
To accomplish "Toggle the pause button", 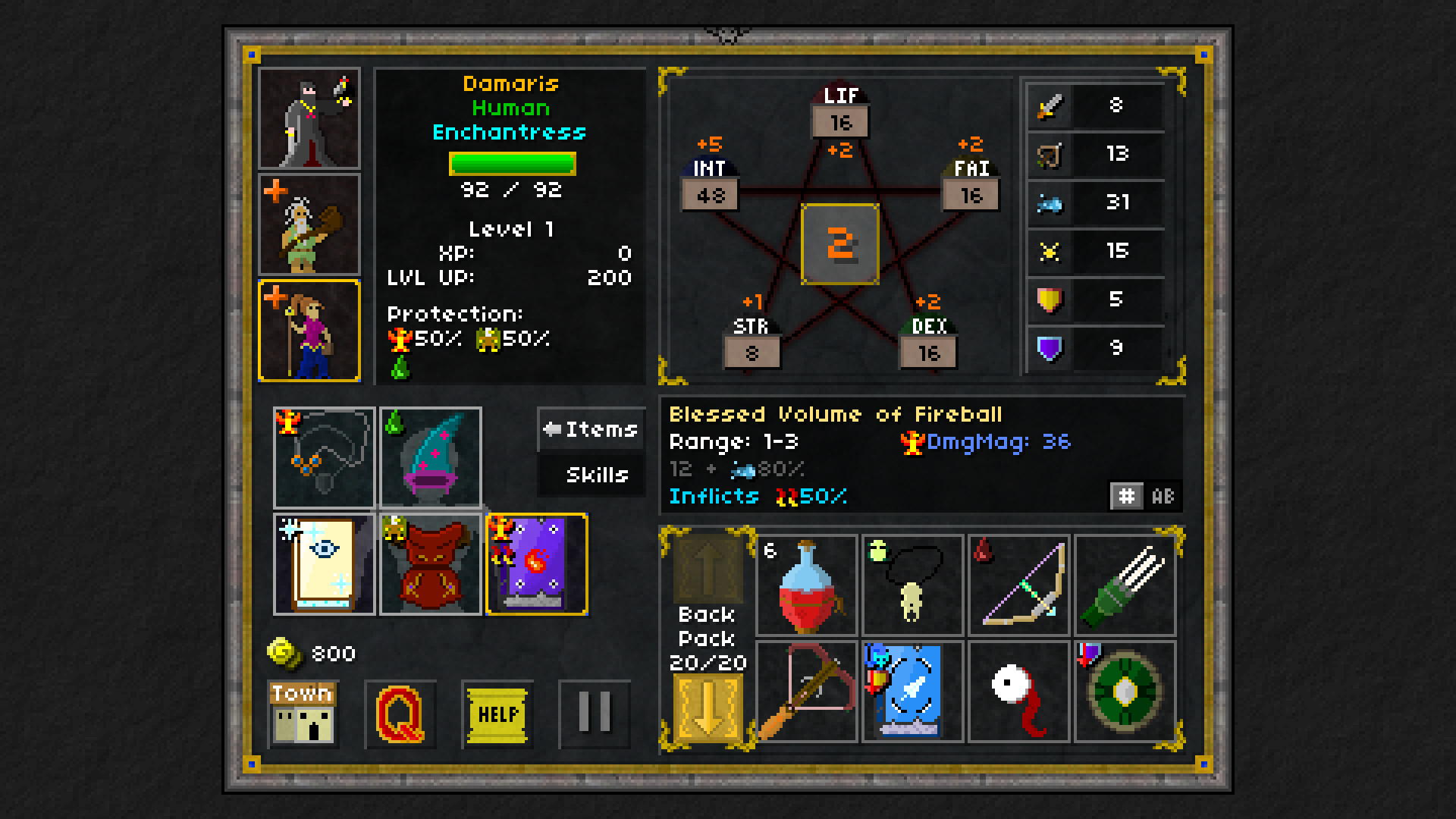I will [595, 714].
